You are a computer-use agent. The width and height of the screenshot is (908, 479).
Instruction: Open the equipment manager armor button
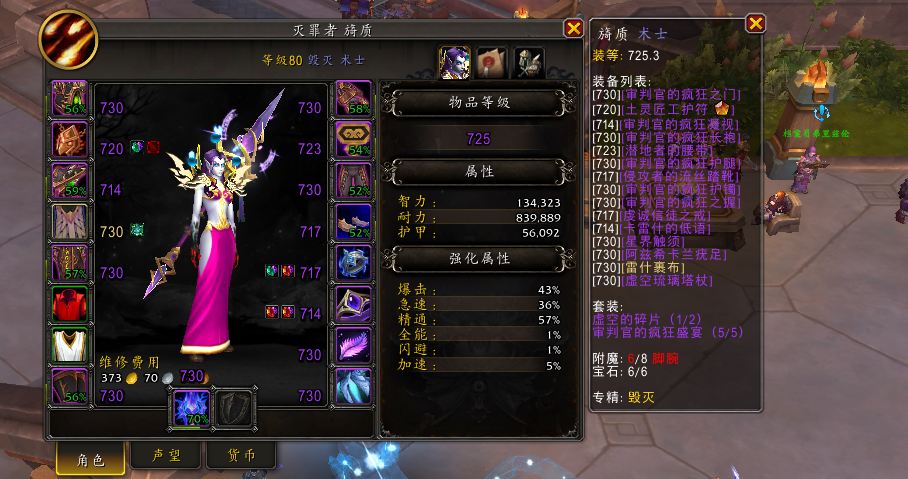tap(529, 62)
